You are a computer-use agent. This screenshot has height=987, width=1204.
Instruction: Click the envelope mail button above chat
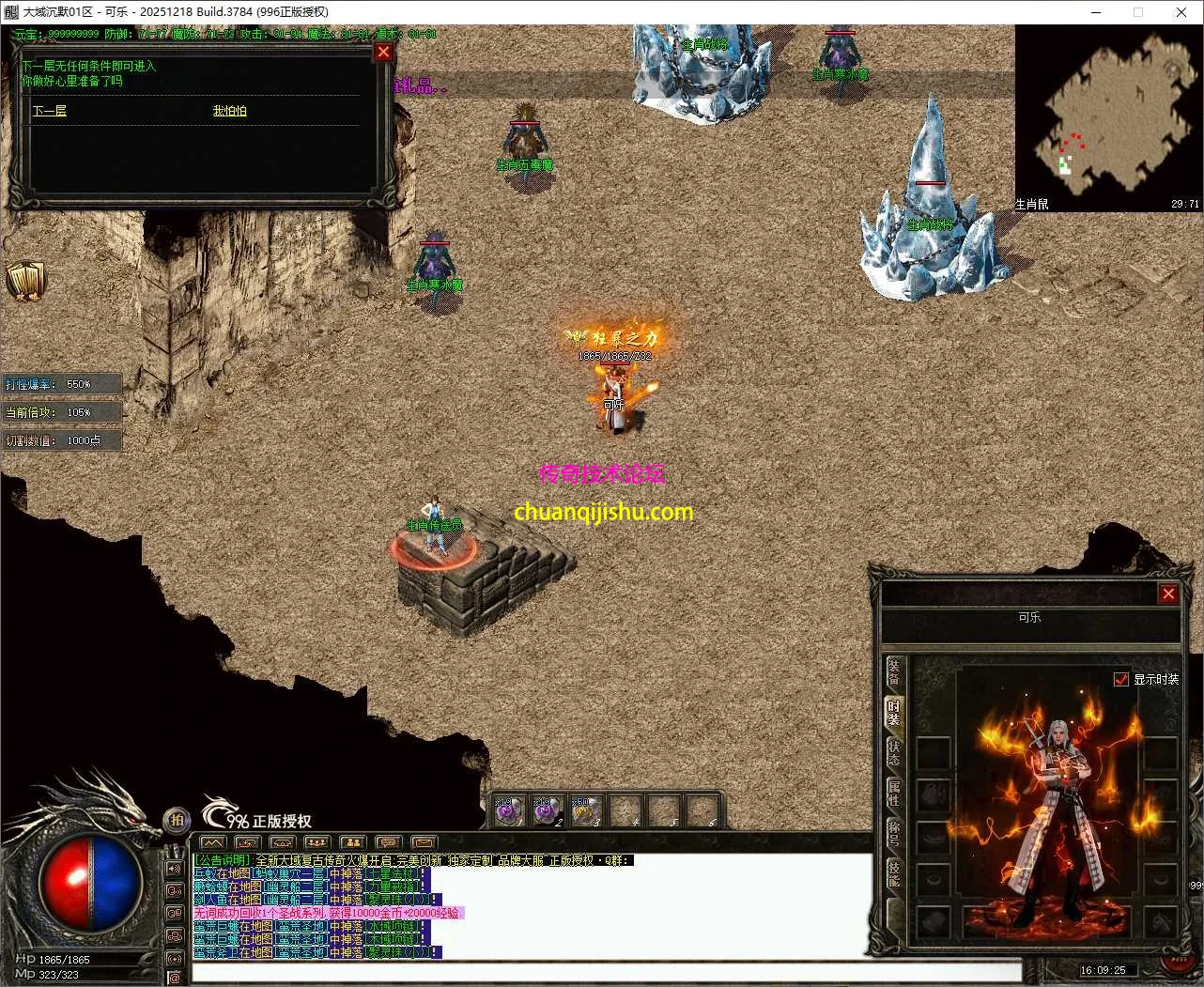click(x=424, y=842)
